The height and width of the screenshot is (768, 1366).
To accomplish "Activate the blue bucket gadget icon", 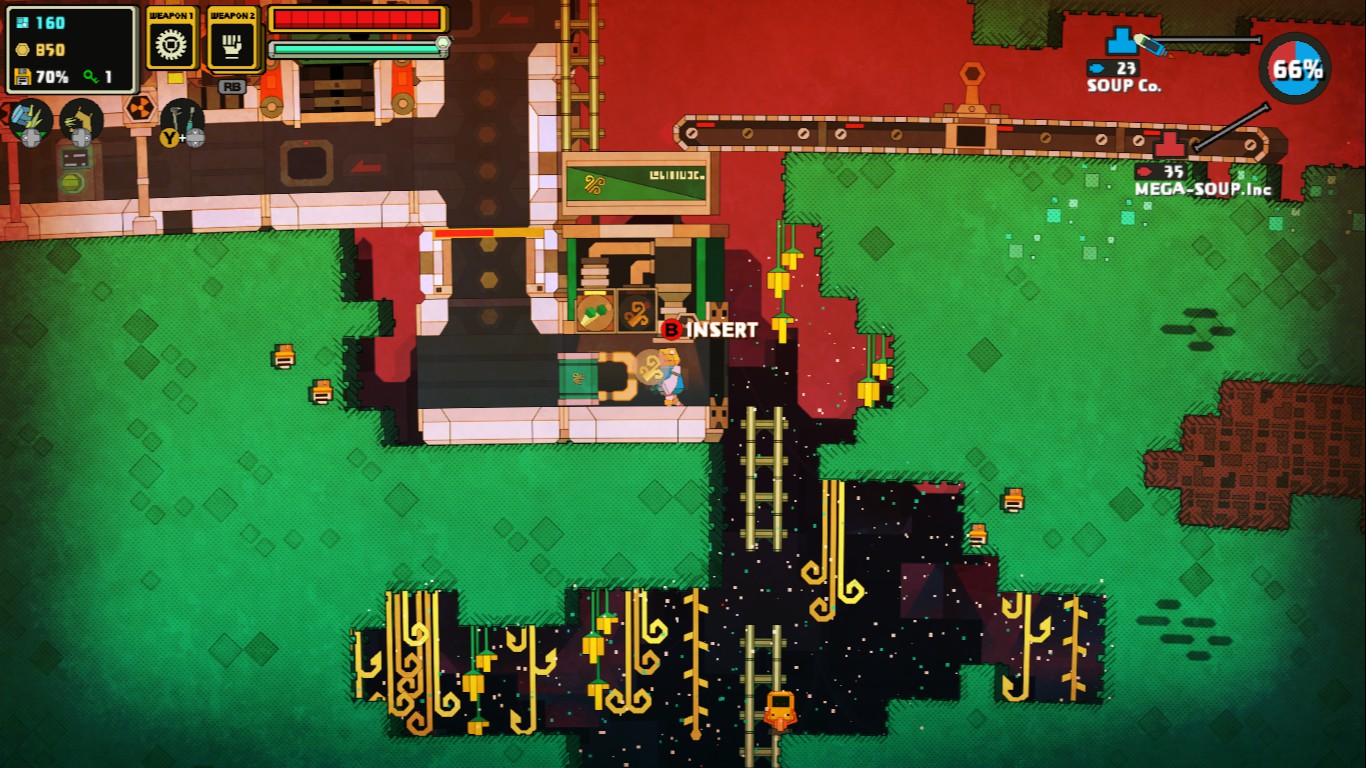I will [x=30, y=119].
